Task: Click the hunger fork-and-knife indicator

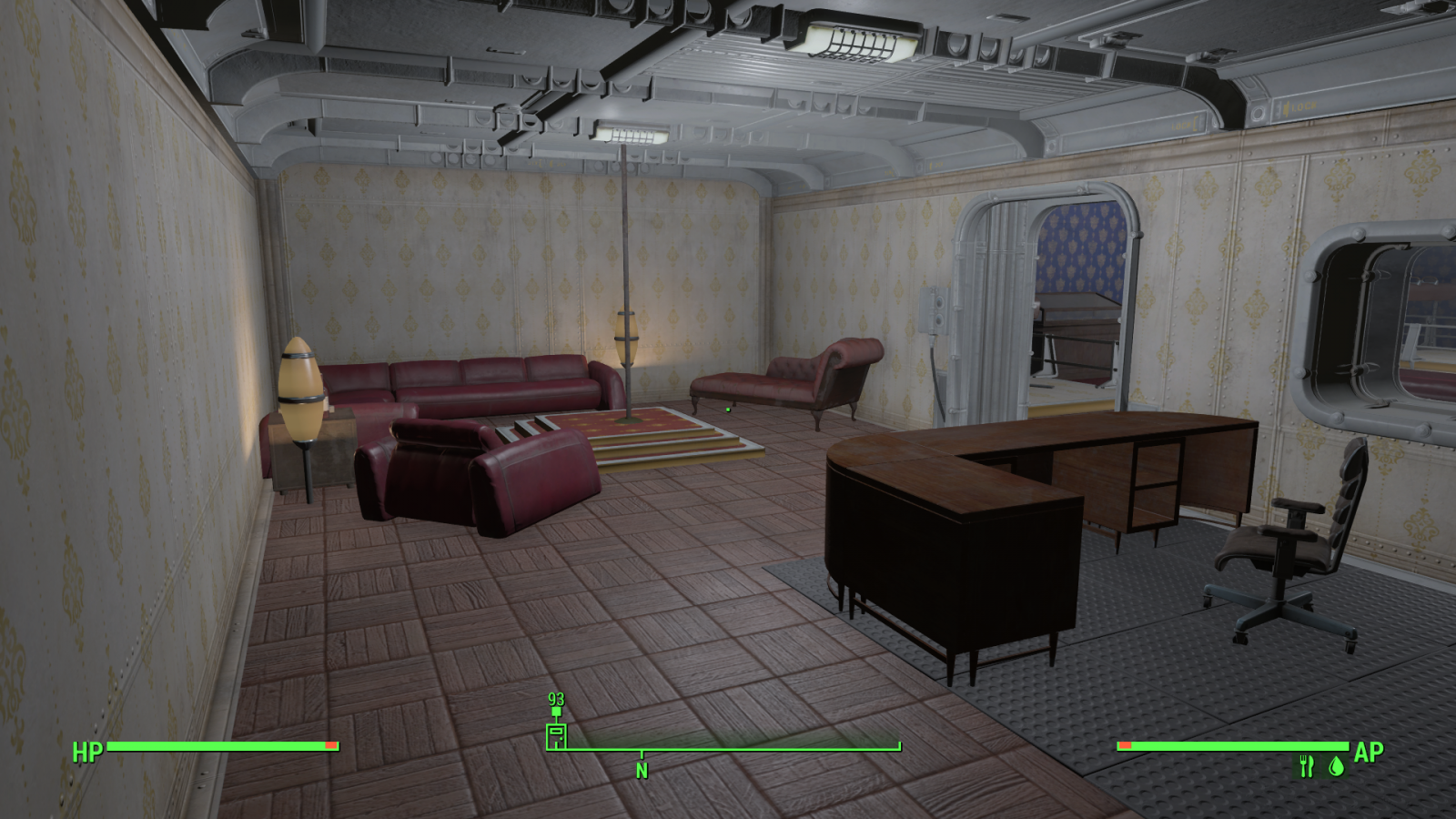Action: [x=1308, y=764]
